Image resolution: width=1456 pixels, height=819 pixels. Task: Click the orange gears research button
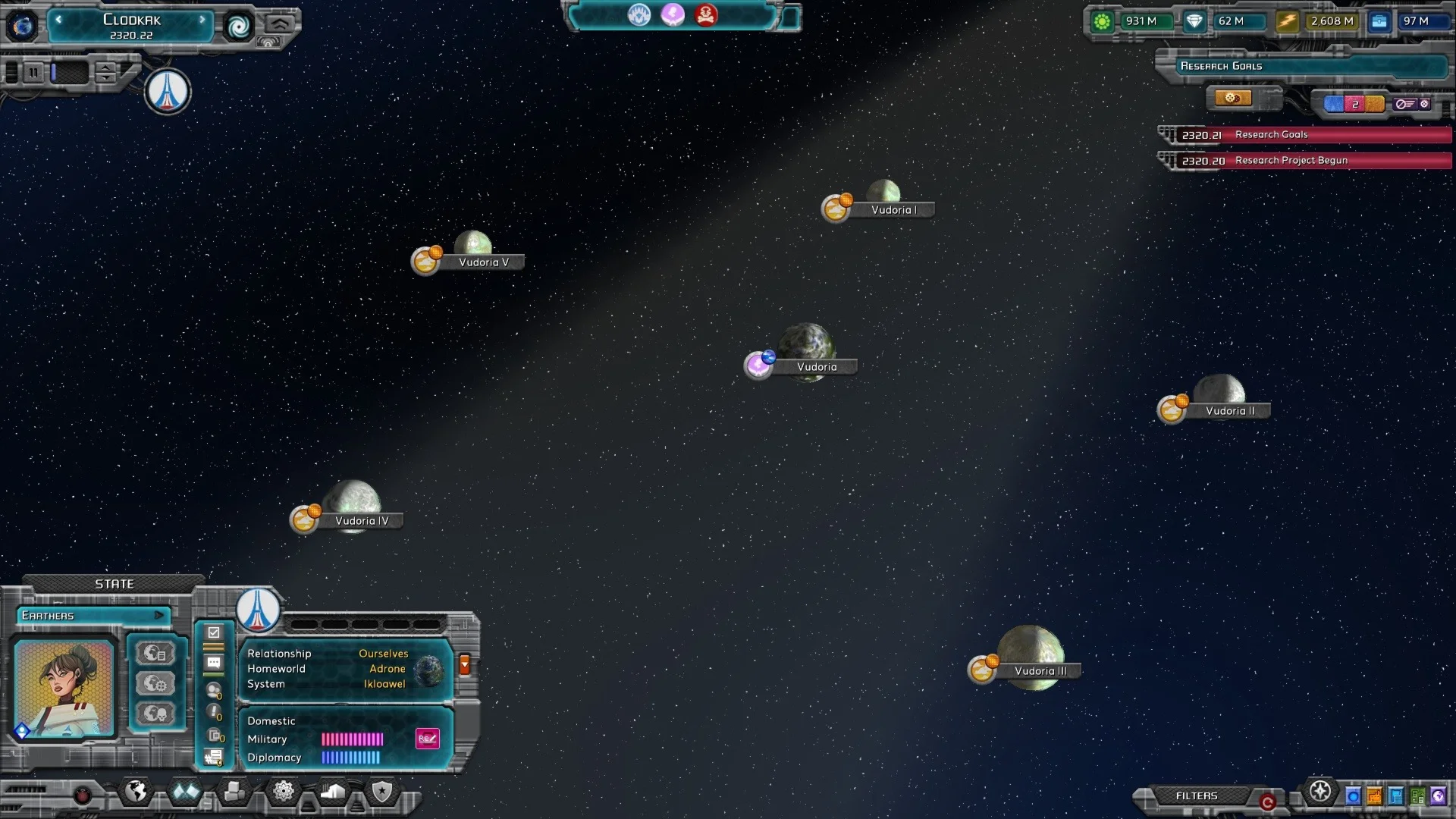(1232, 99)
